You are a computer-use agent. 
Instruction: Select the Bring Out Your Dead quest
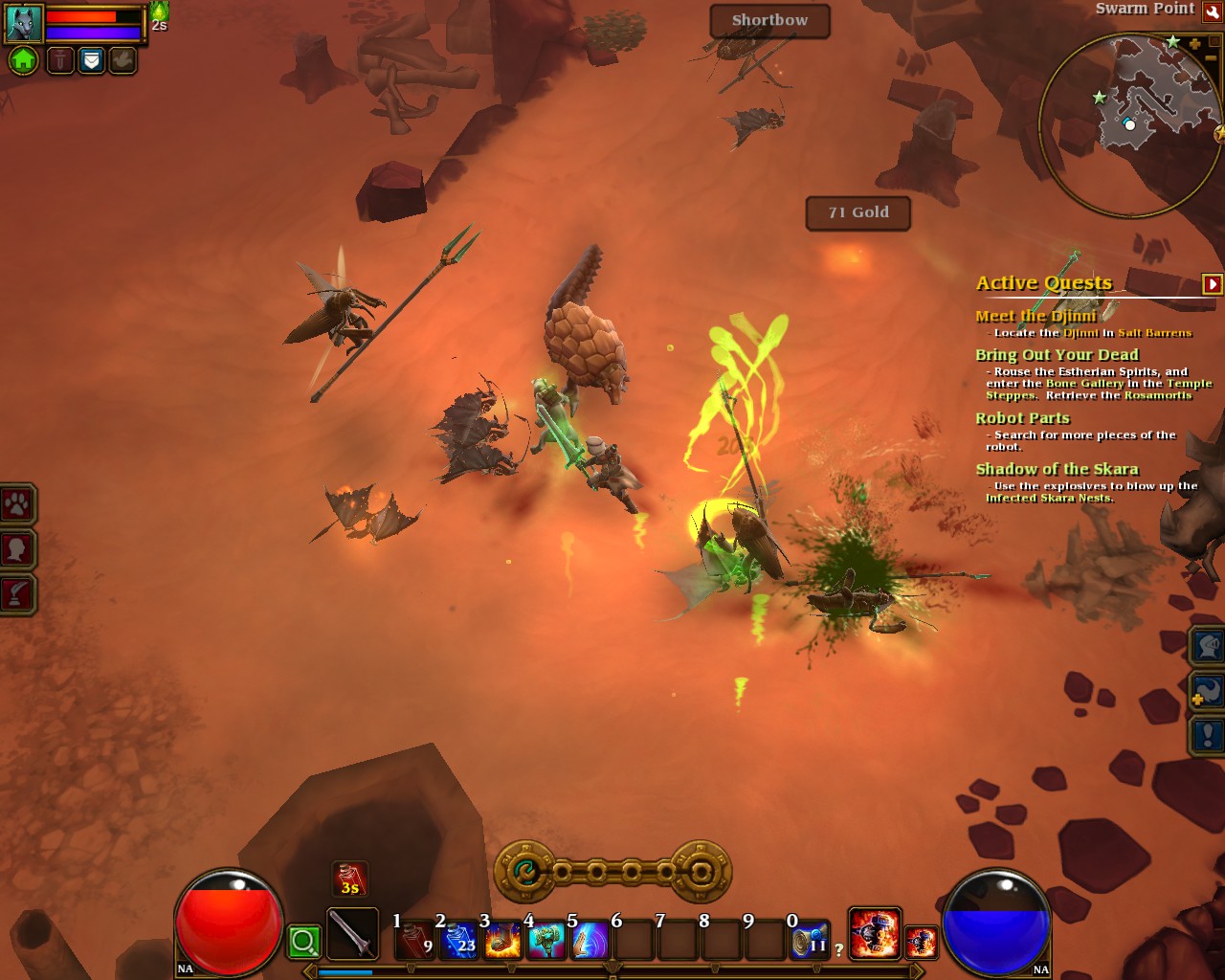click(1057, 354)
